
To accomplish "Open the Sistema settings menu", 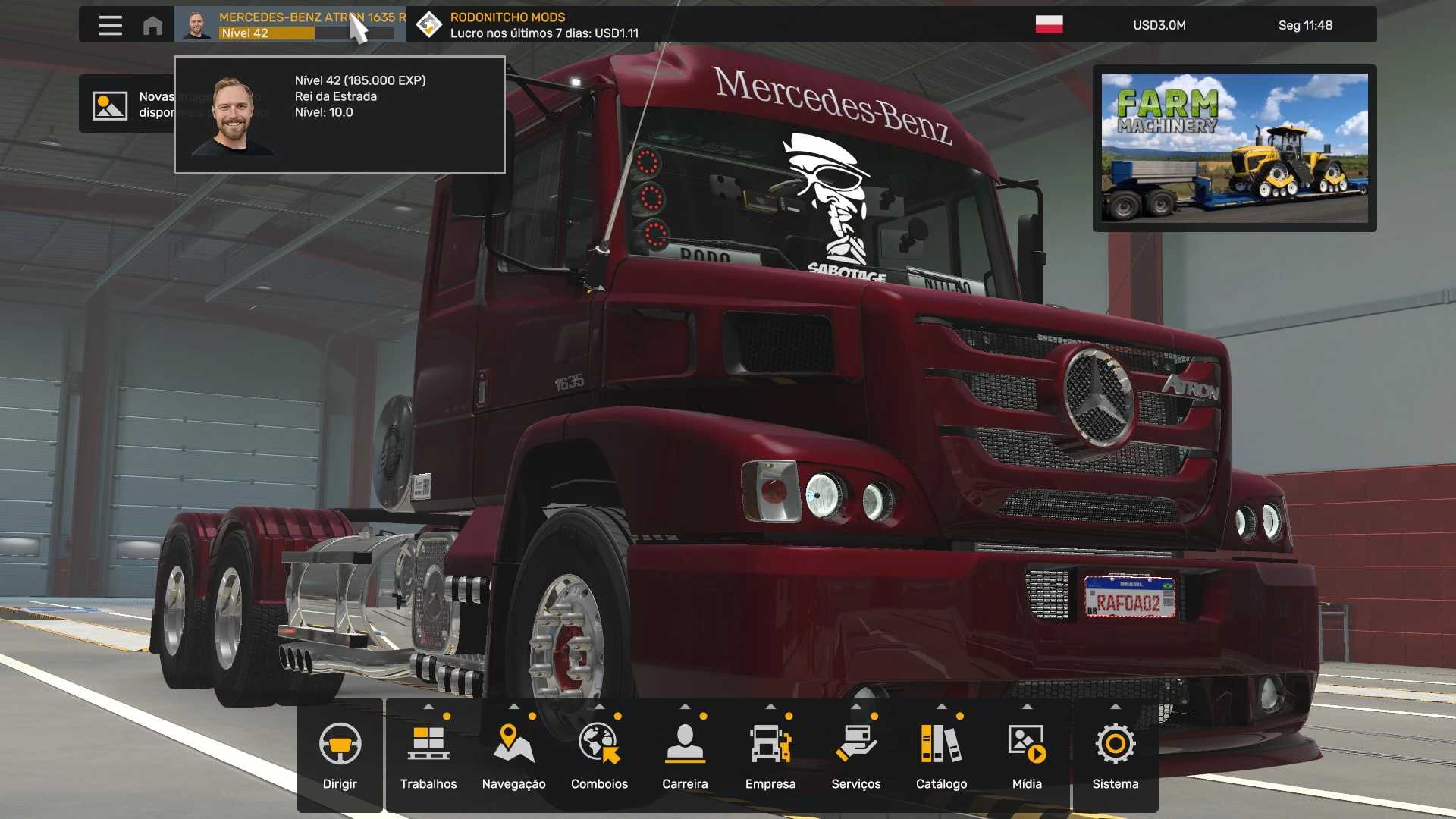I will coord(1115,755).
